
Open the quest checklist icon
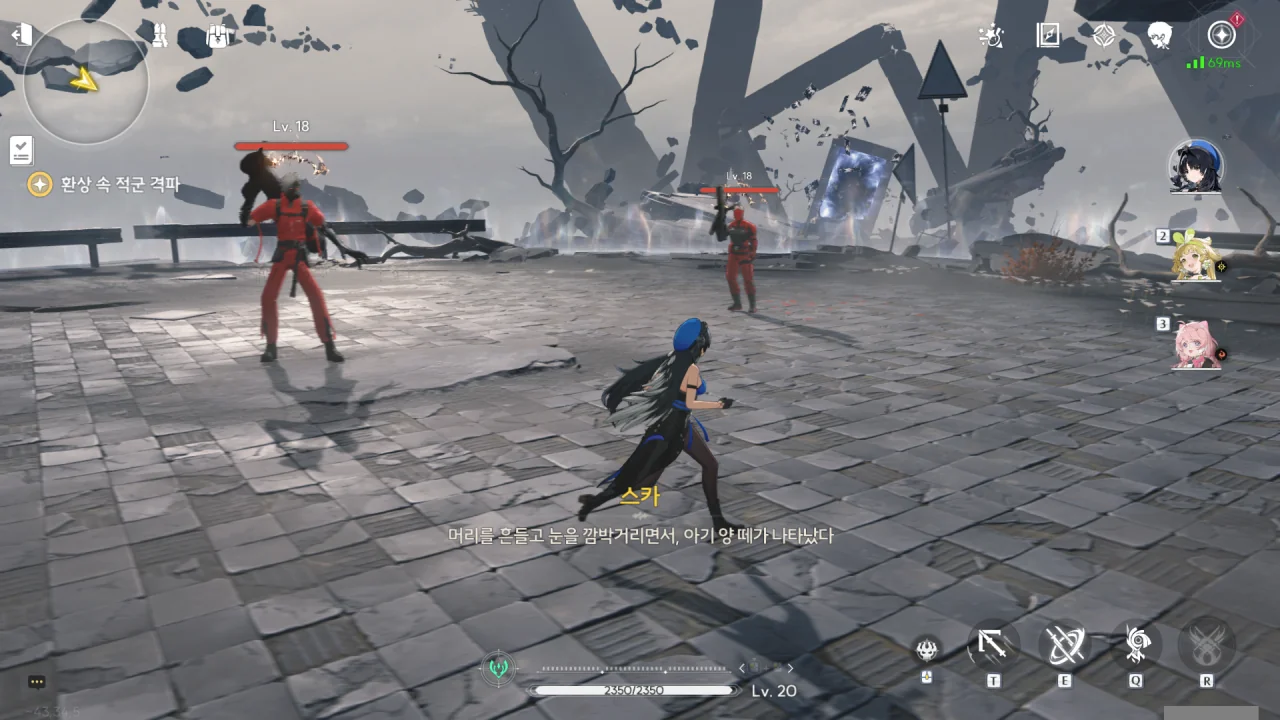(x=21, y=150)
